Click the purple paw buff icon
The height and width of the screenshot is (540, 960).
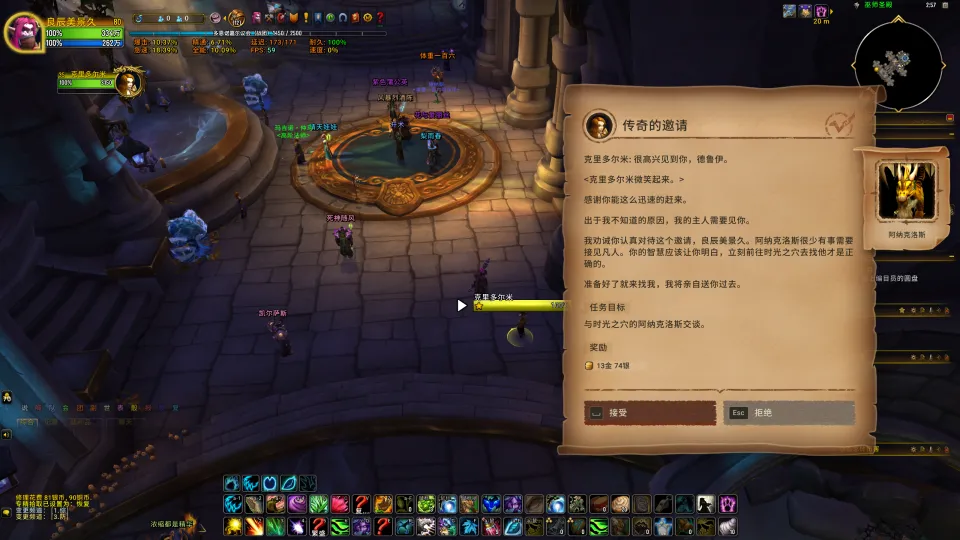tap(821, 11)
